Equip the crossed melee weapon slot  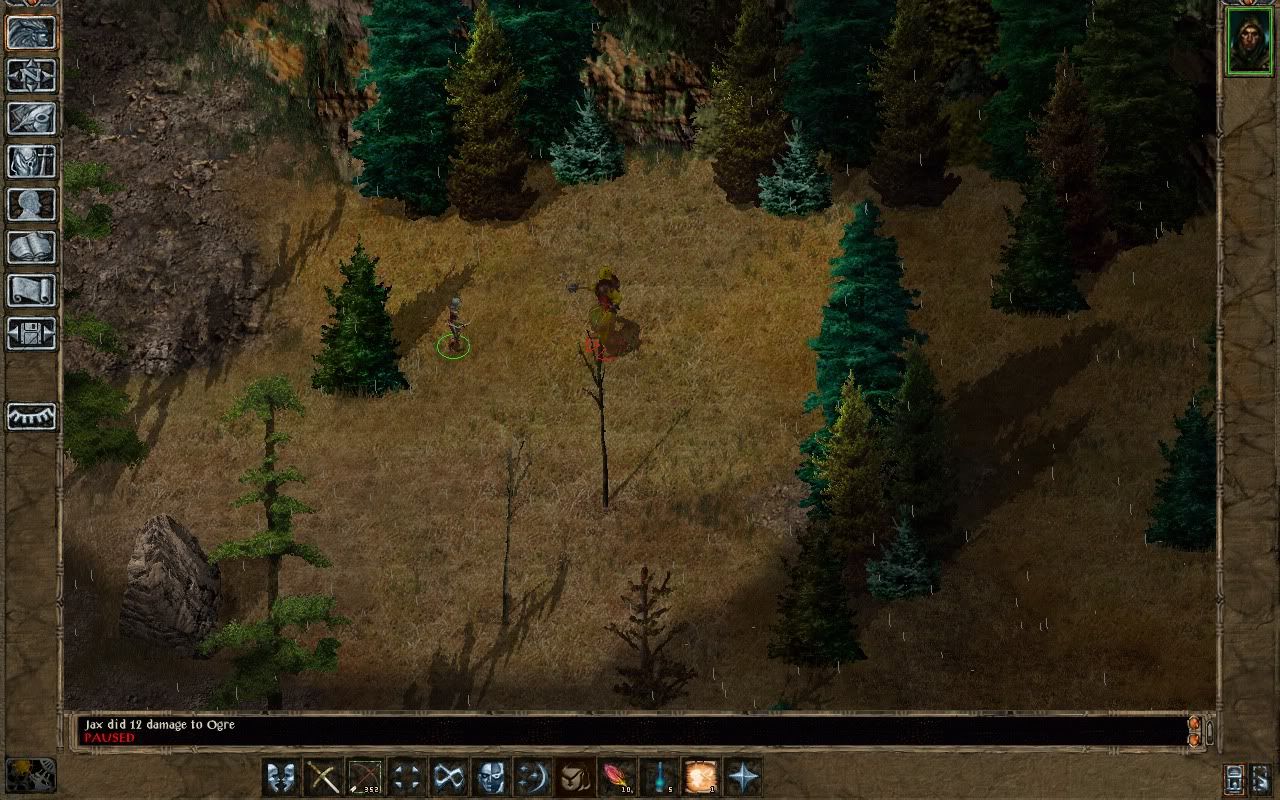pyautogui.click(x=323, y=777)
